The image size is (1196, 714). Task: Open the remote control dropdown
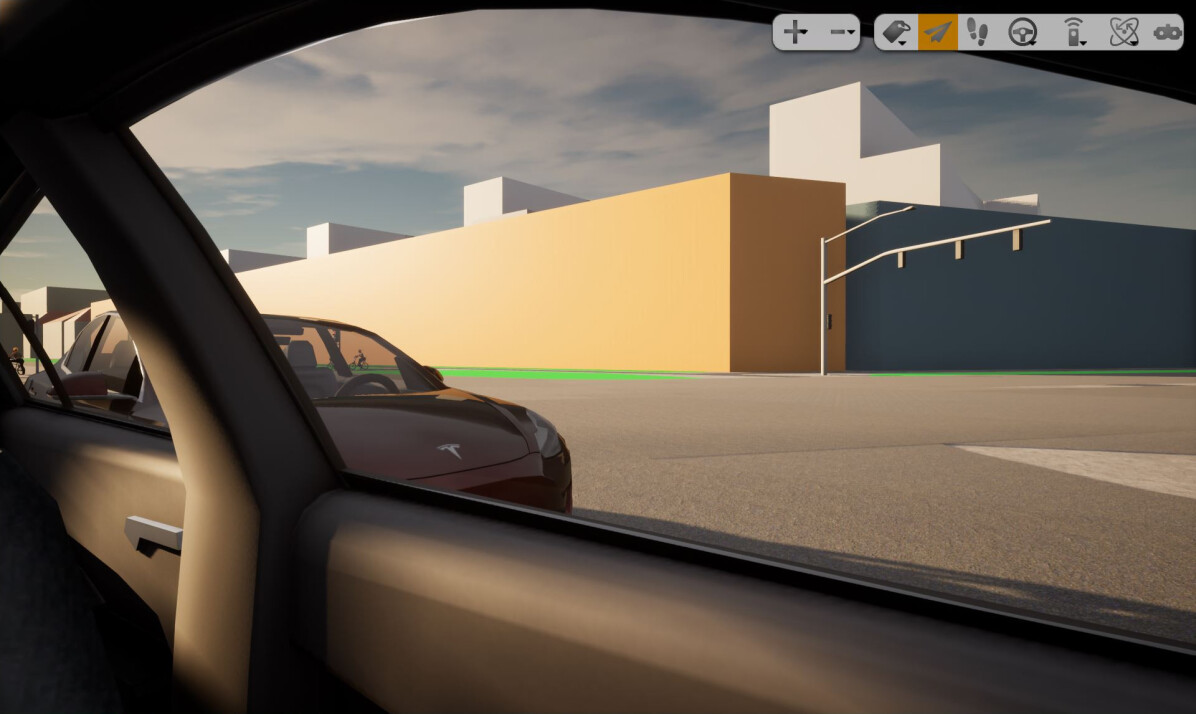click(1073, 32)
